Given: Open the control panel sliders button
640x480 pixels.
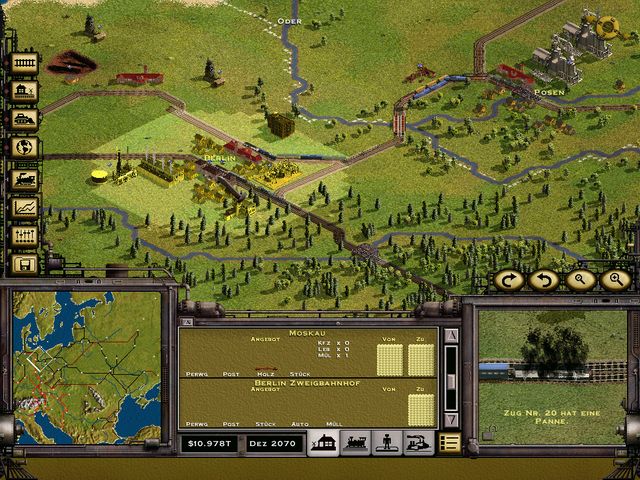Looking at the screenshot, I should 24,236.
